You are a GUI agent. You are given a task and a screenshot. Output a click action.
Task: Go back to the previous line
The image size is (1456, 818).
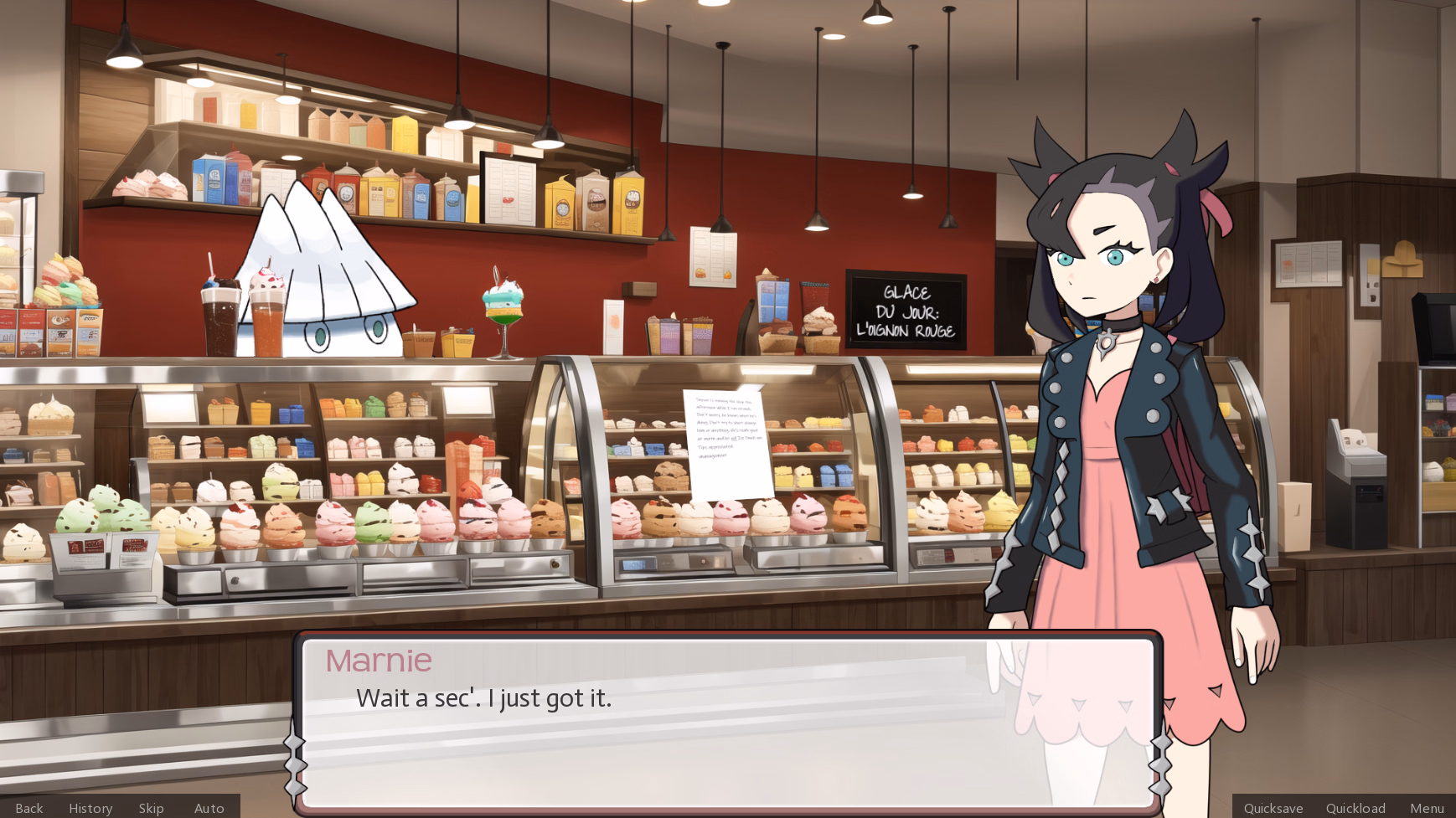click(29, 808)
